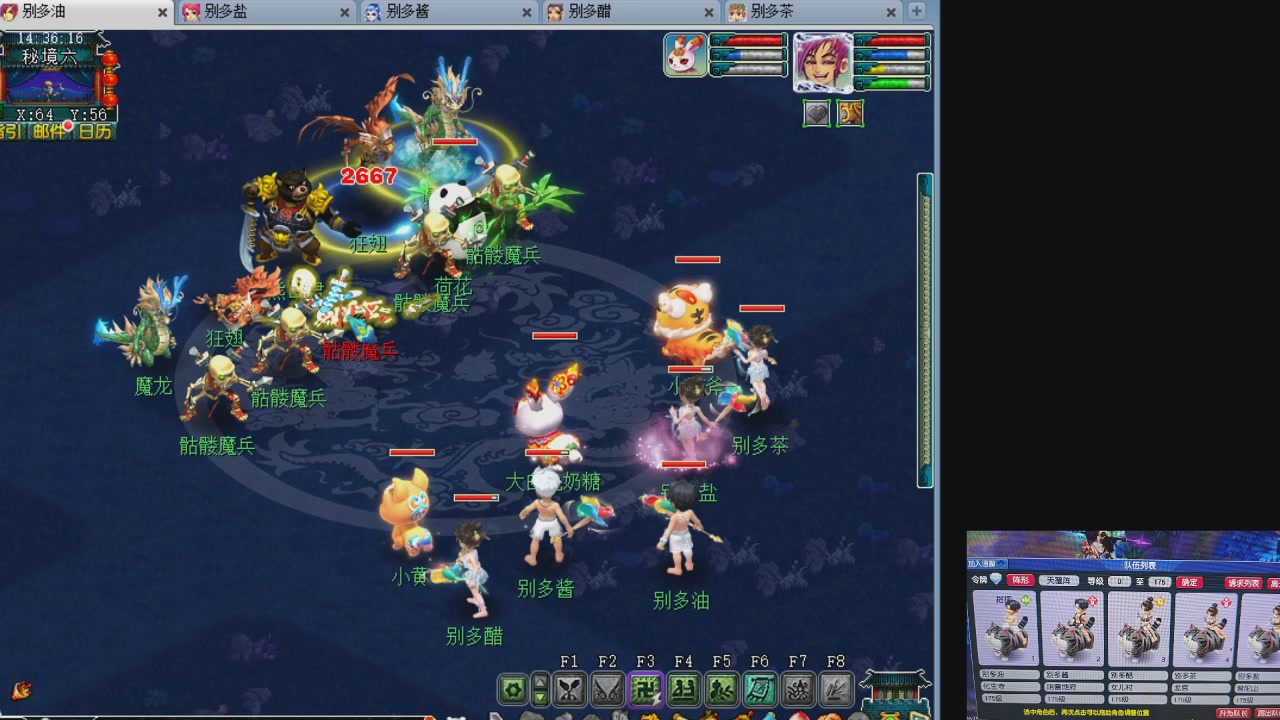The width and height of the screenshot is (1280, 720).
Task: Click the 175 level input field
Action: pyautogui.click(x=1158, y=582)
